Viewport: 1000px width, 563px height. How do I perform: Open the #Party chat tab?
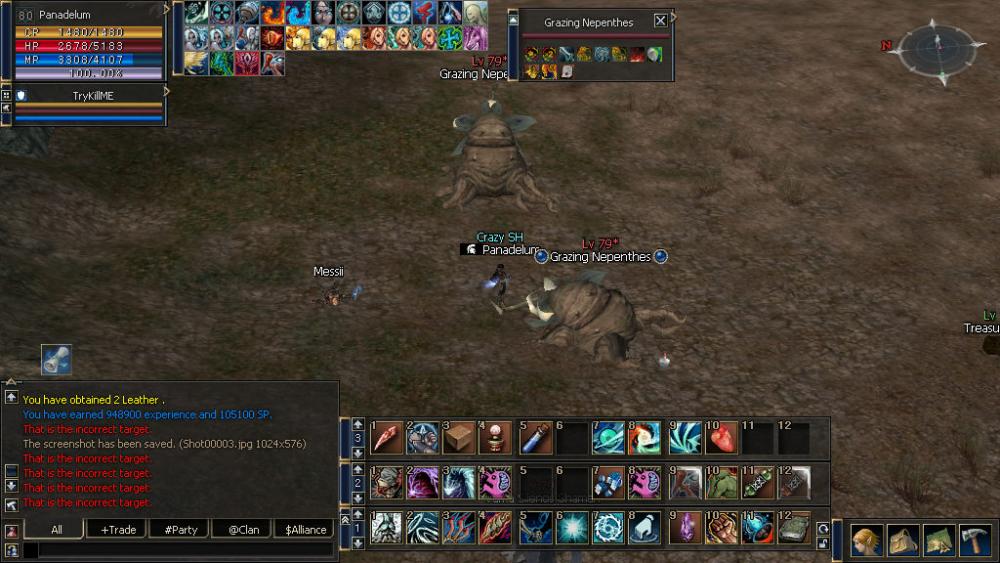[x=179, y=530]
